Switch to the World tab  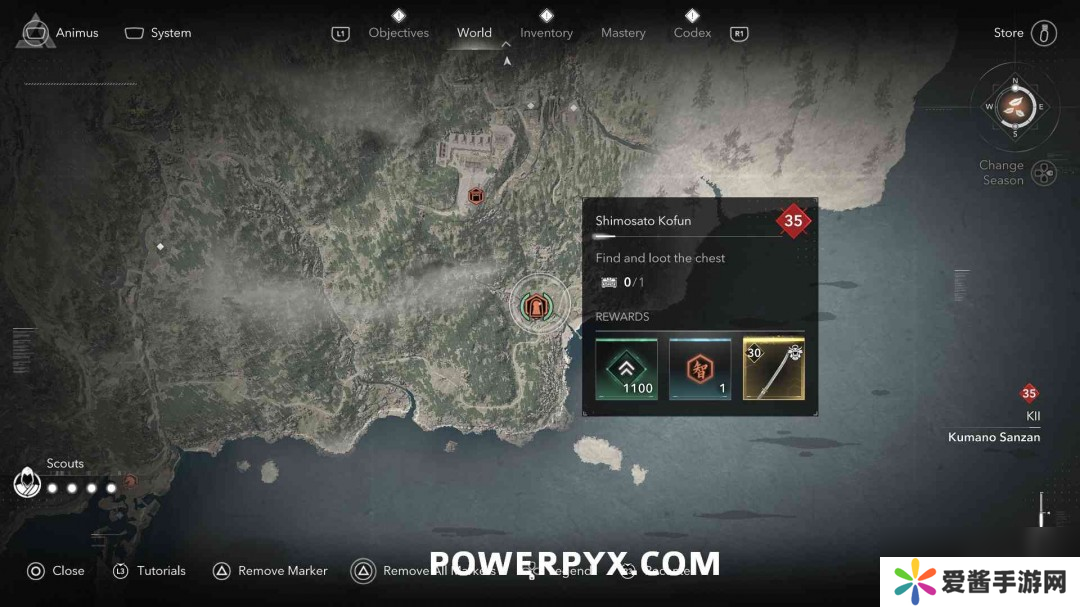[x=474, y=33]
